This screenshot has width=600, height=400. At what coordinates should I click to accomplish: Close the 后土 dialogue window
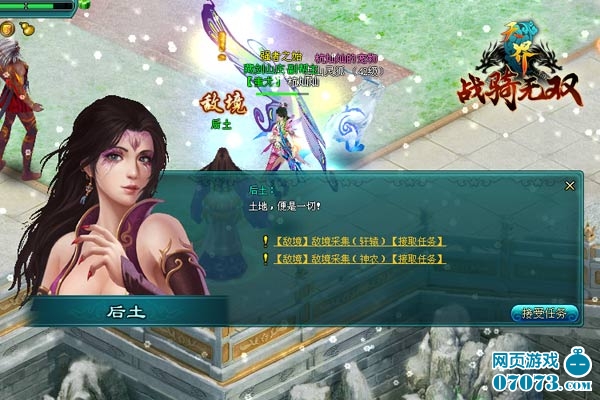point(569,185)
